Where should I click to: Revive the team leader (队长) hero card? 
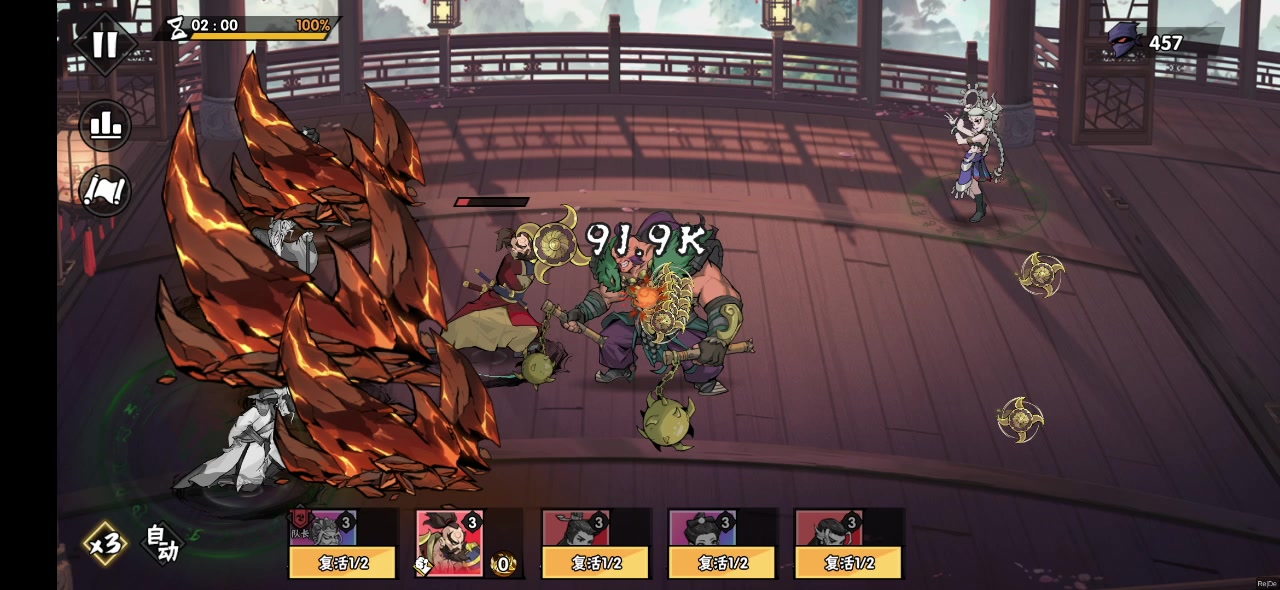point(343,562)
